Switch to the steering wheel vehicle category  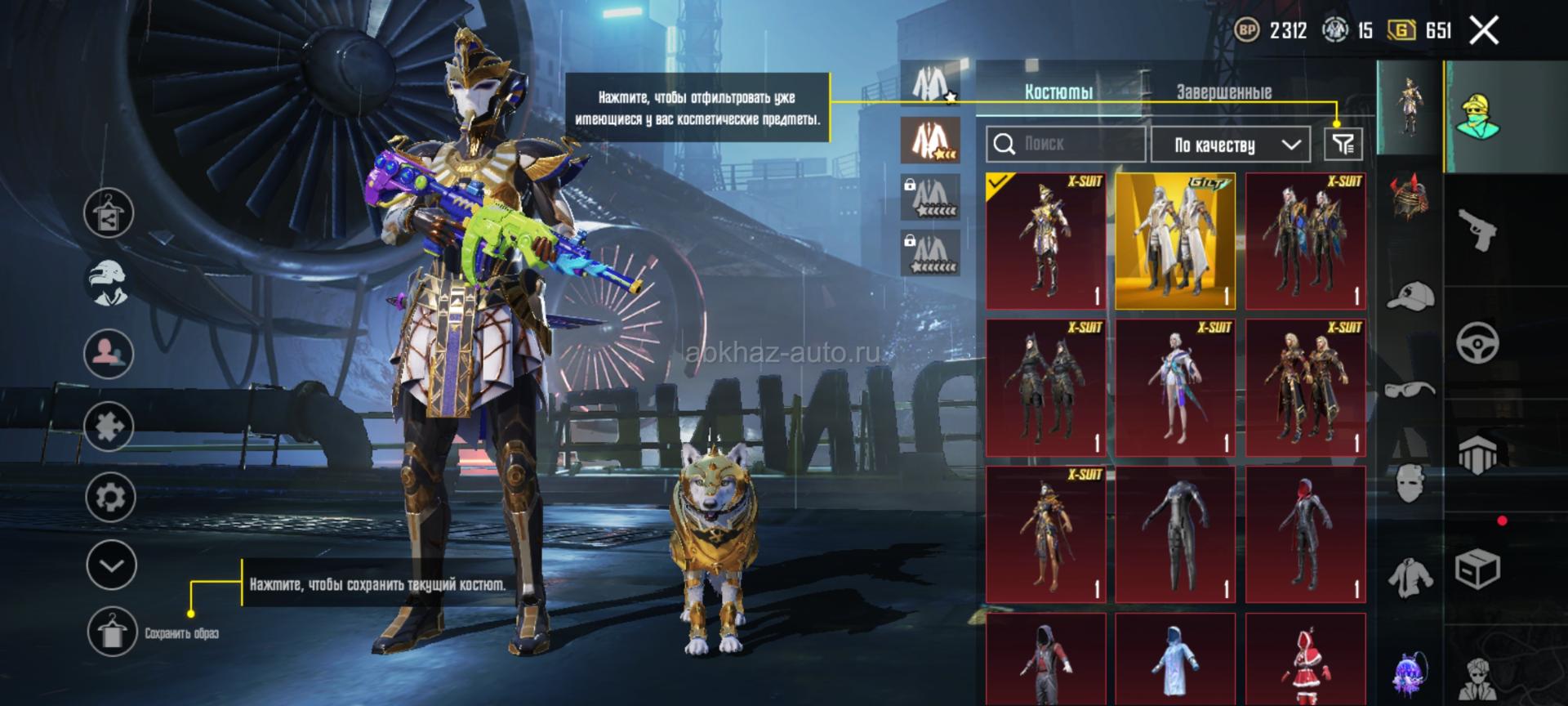(1478, 342)
